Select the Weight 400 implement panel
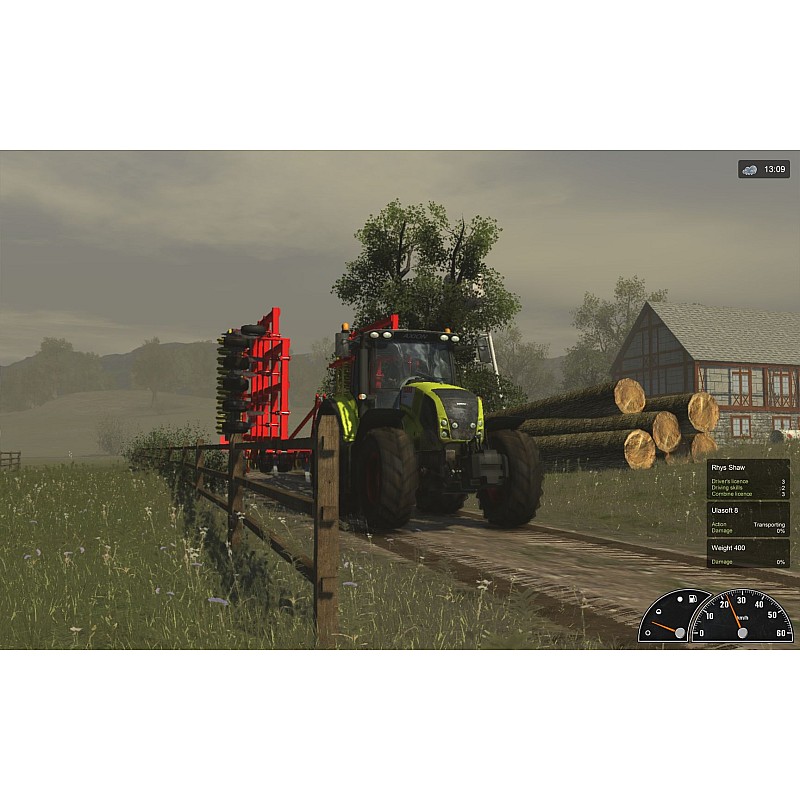 [x=748, y=553]
